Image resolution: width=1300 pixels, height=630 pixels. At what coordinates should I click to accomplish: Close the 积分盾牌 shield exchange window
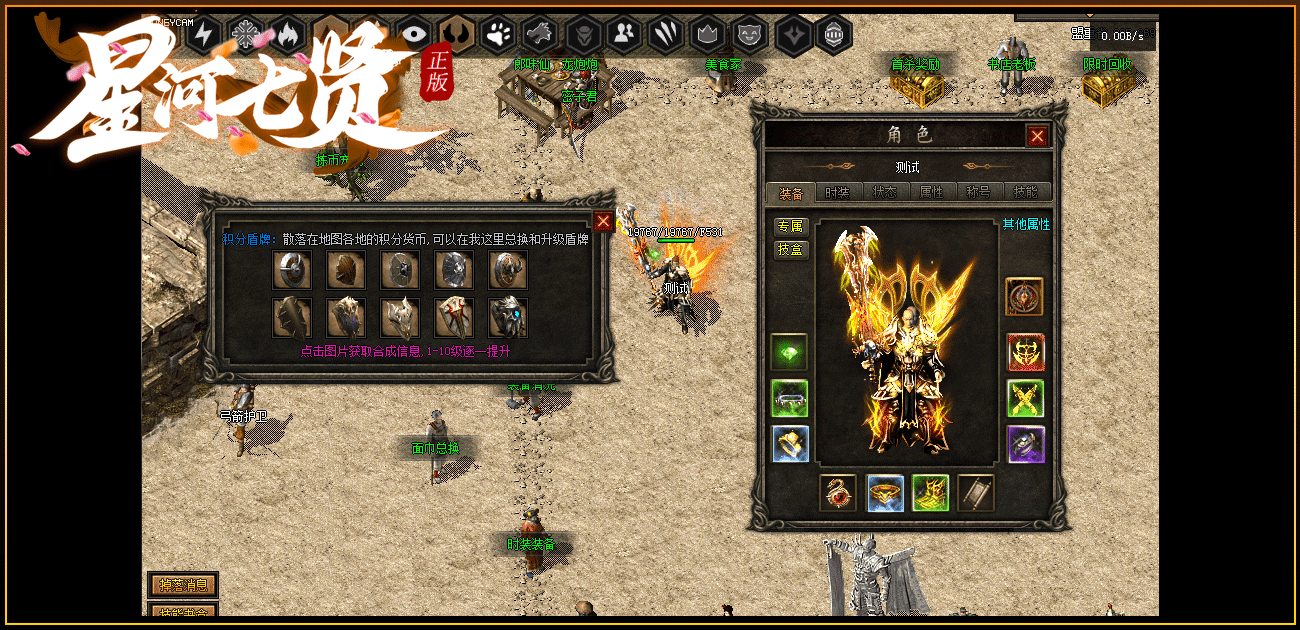coord(603,222)
